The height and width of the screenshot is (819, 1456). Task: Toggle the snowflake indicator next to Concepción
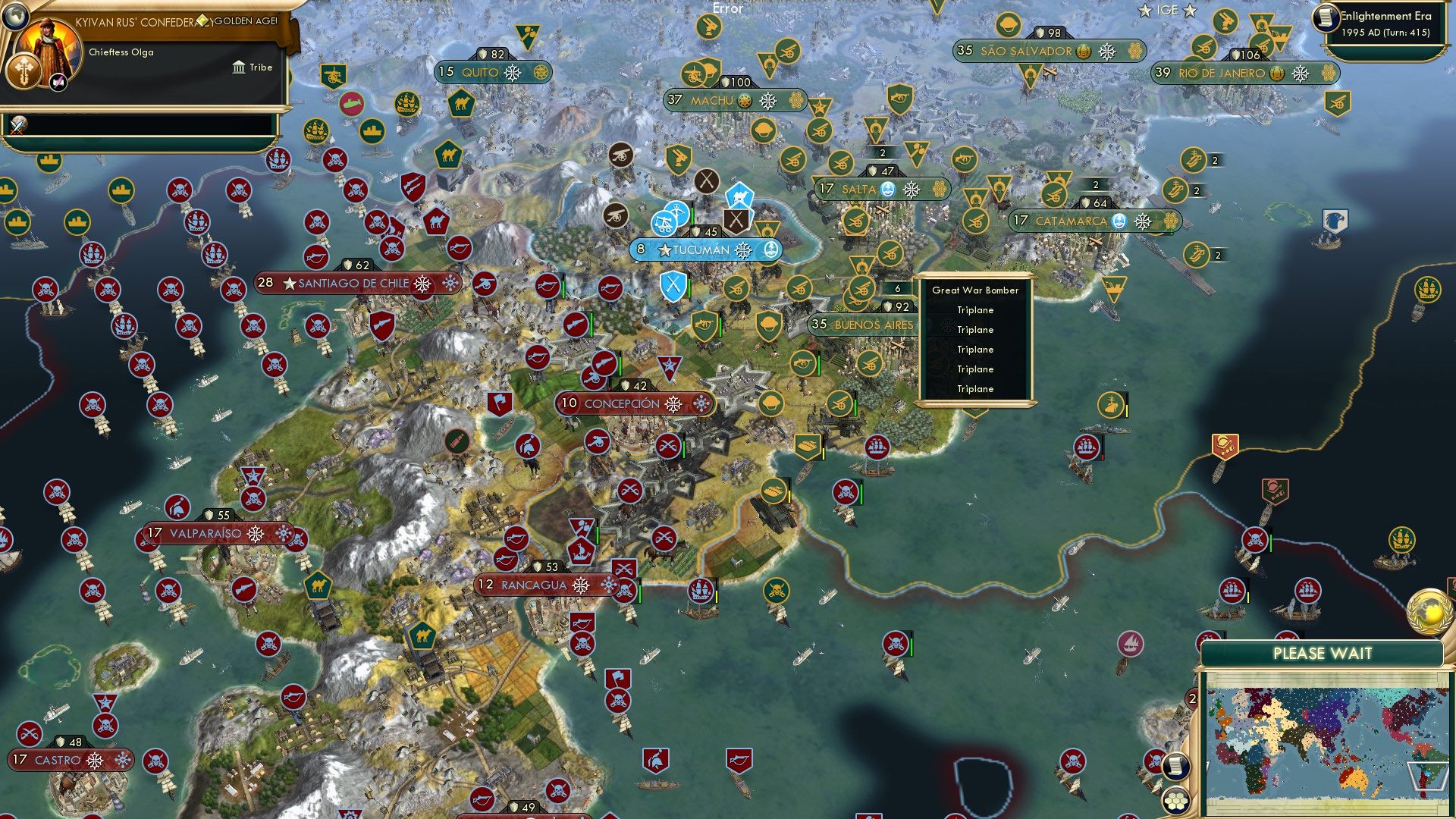click(x=673, y=404)
